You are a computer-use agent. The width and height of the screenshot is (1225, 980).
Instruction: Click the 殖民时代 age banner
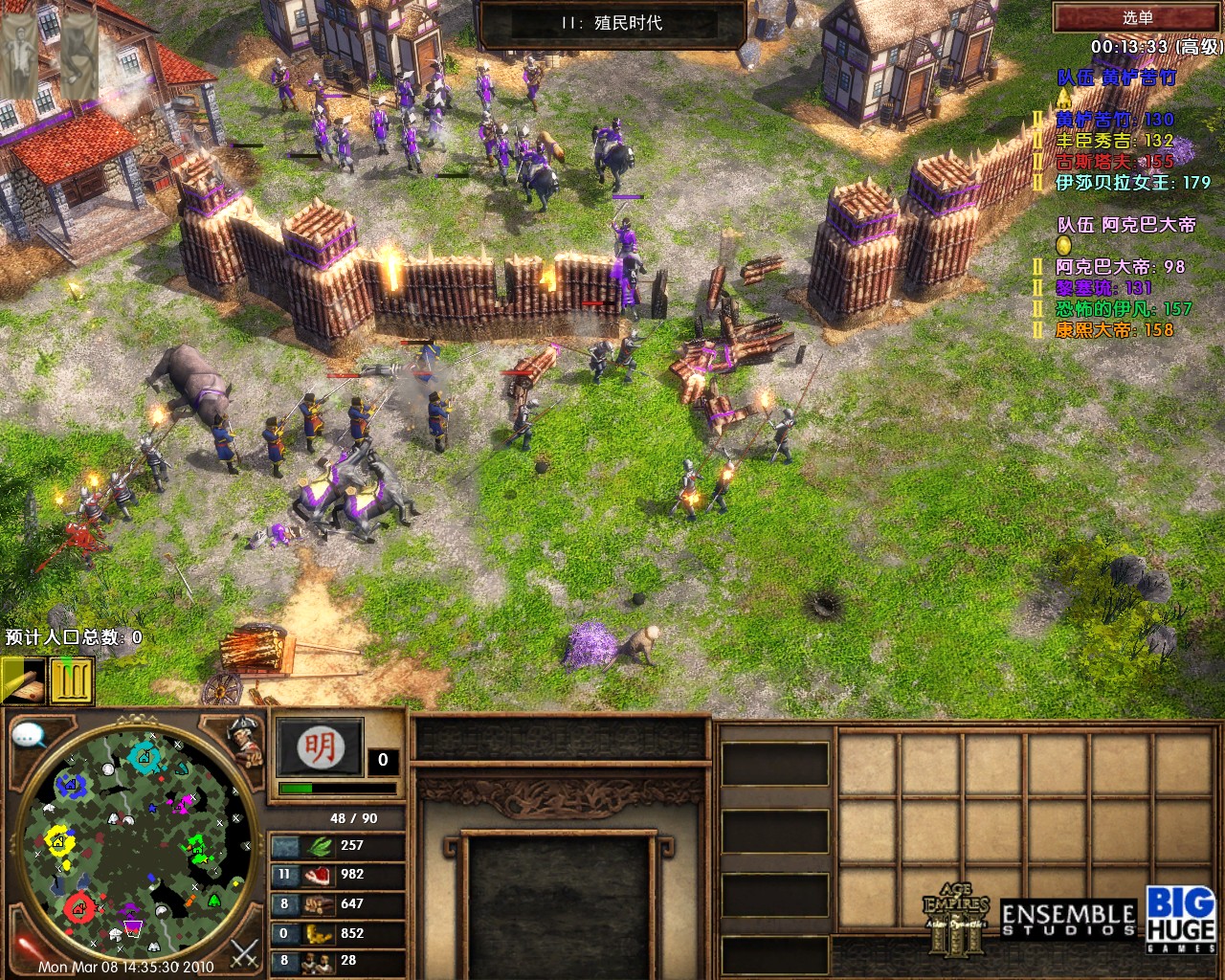click(612, 23)
